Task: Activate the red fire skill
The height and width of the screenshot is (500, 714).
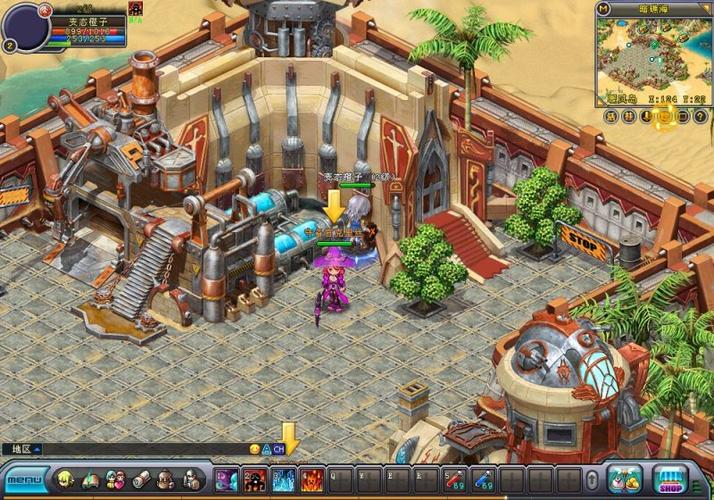Action: click(x=312, y=479)
